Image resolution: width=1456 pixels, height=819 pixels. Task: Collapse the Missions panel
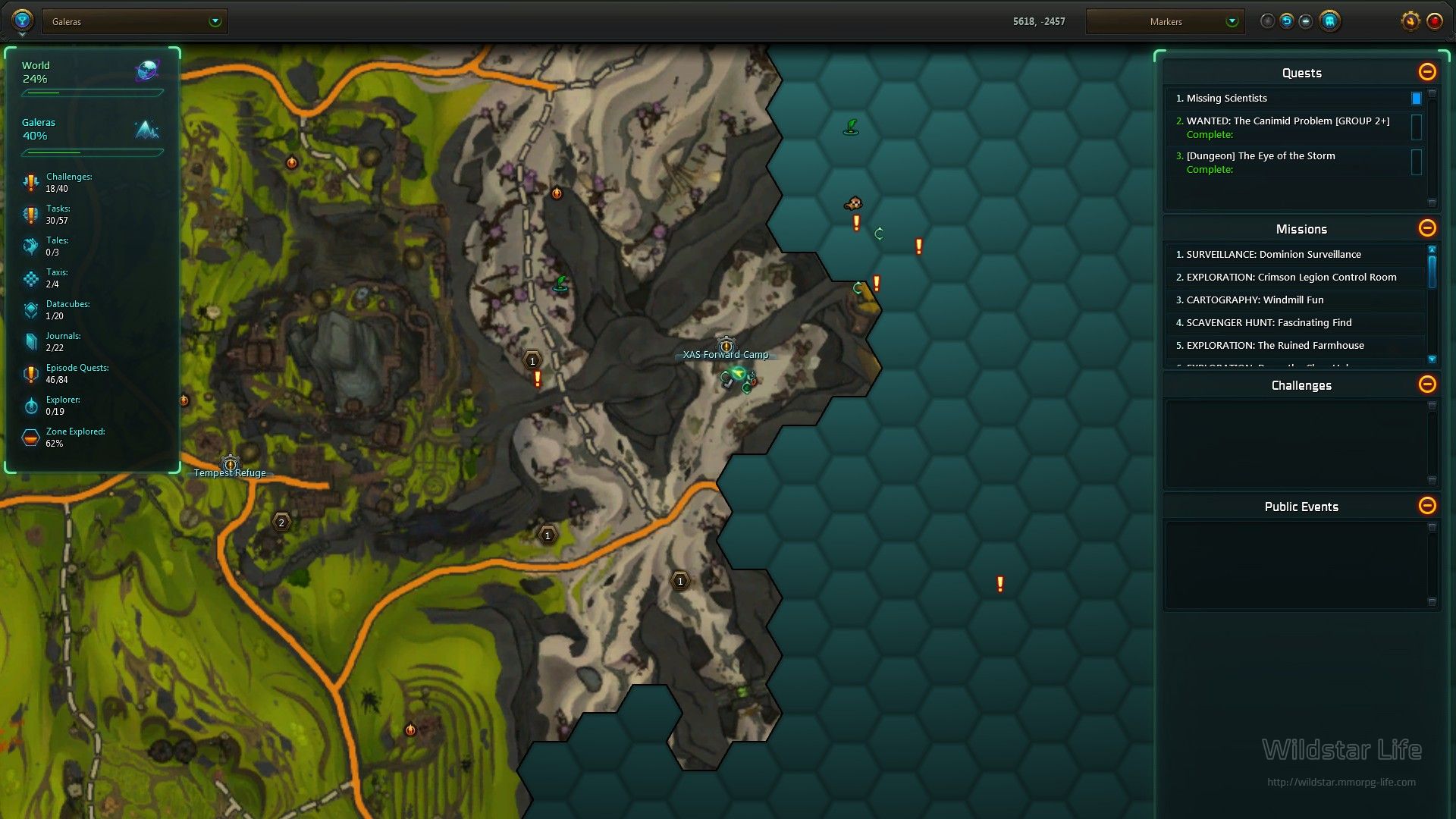(1426, 228)
